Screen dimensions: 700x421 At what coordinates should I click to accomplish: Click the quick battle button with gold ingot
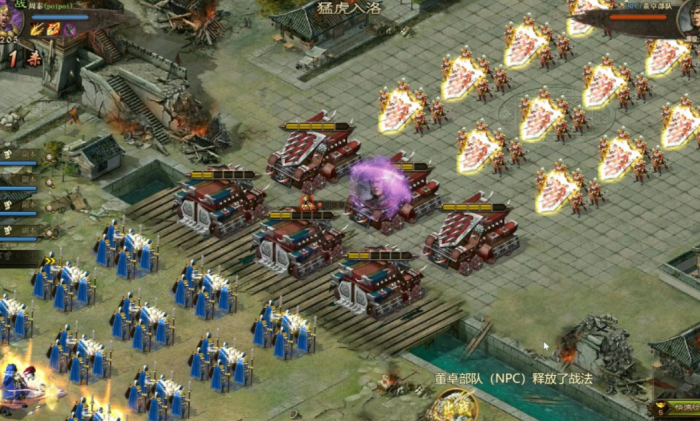point(673,408)
